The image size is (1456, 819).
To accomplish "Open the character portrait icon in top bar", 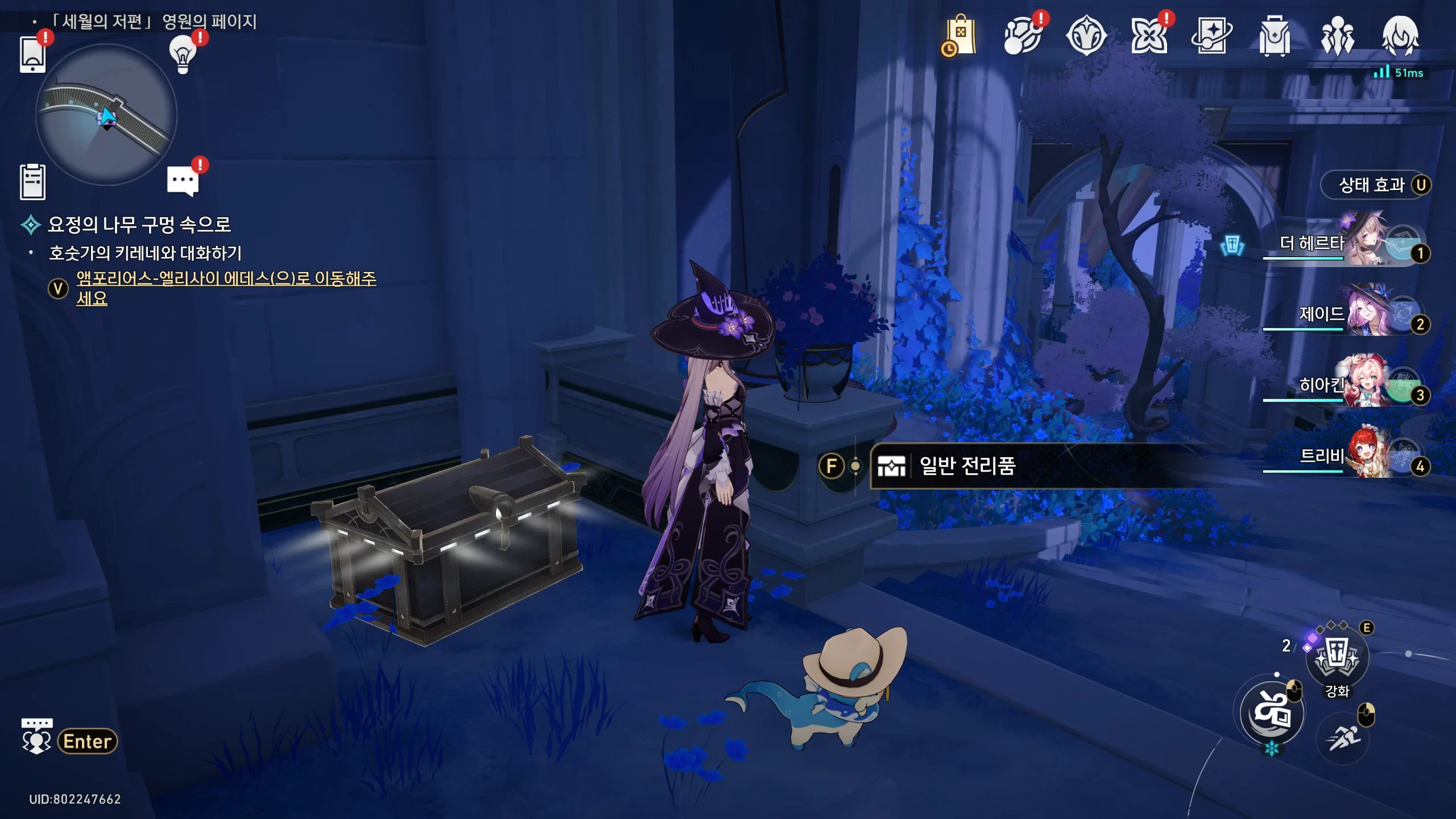I will [1400, 36].
